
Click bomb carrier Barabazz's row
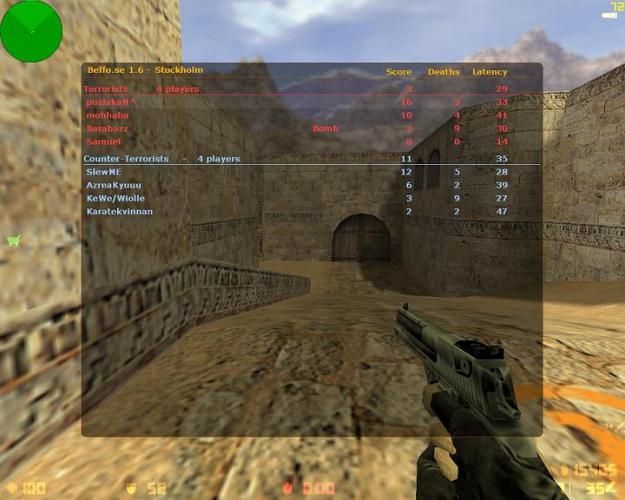(x=110, y=128)
